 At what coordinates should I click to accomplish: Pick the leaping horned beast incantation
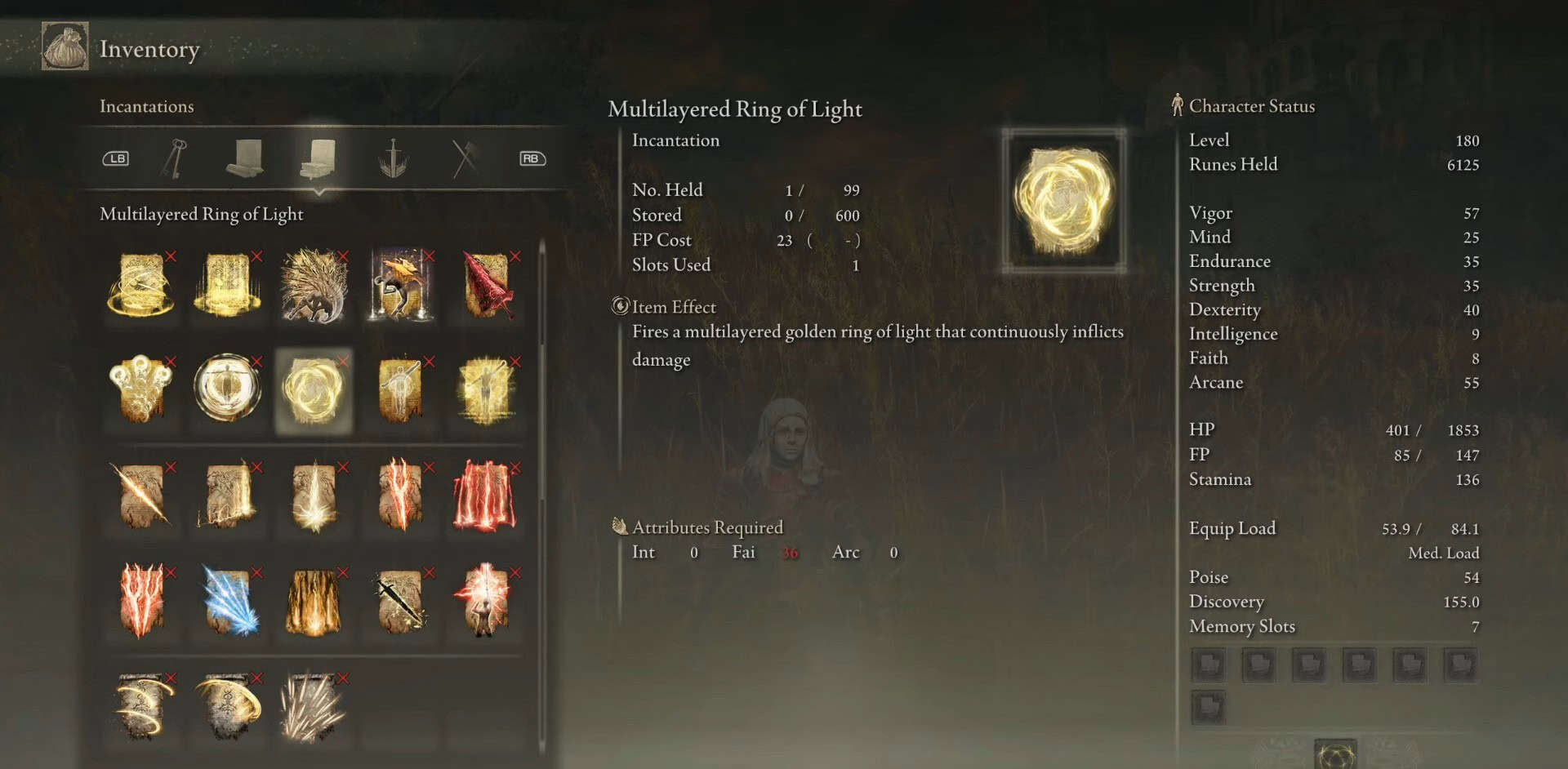pyautogui.click(x=400, y=286)
